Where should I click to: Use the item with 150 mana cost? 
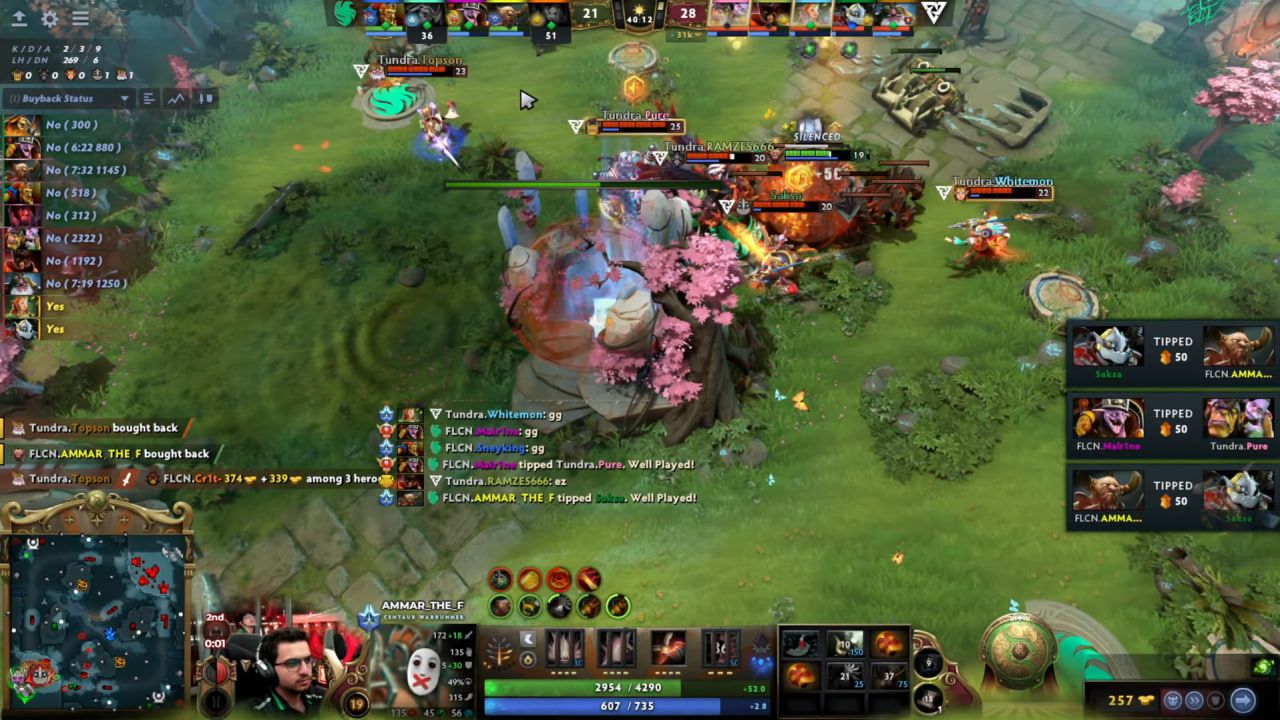pos(844,644)
